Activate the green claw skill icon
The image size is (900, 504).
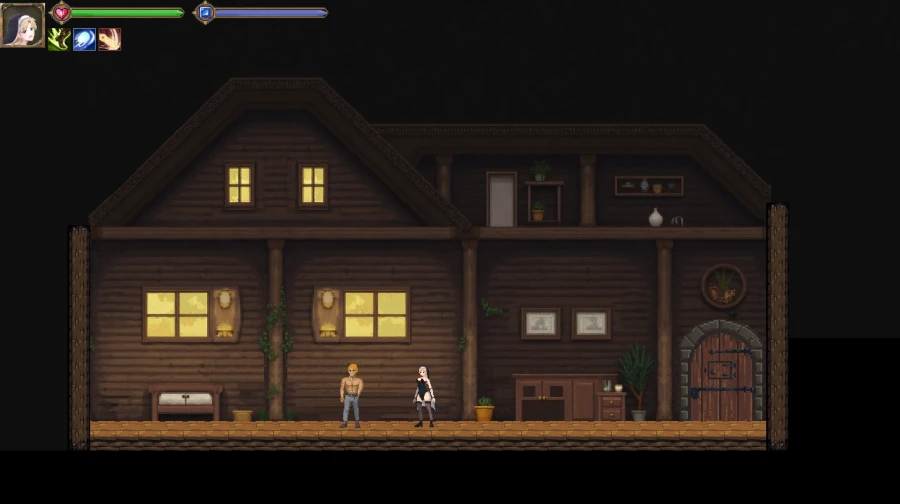pos(59,39)
